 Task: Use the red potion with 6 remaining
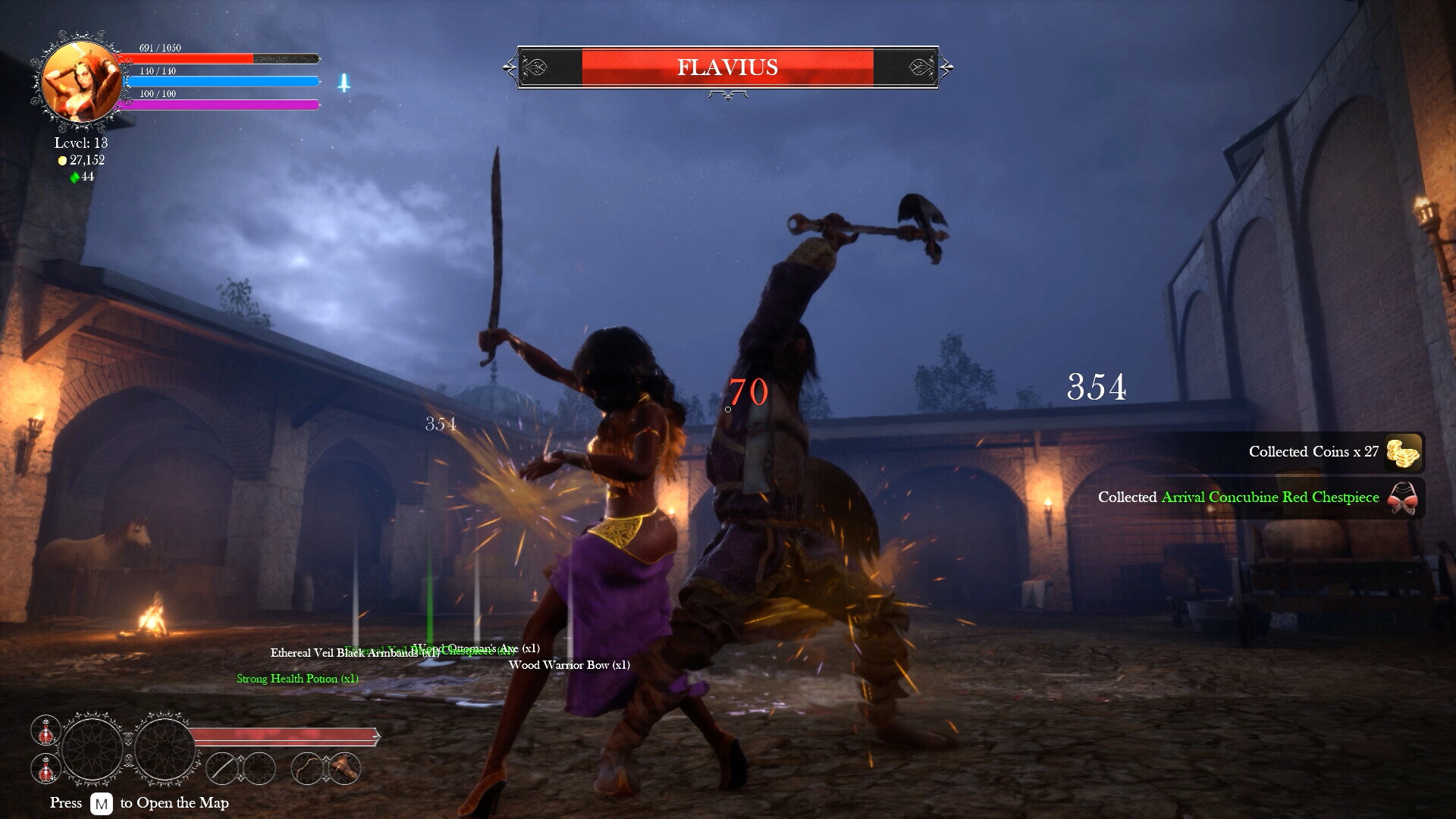[45, 730]
